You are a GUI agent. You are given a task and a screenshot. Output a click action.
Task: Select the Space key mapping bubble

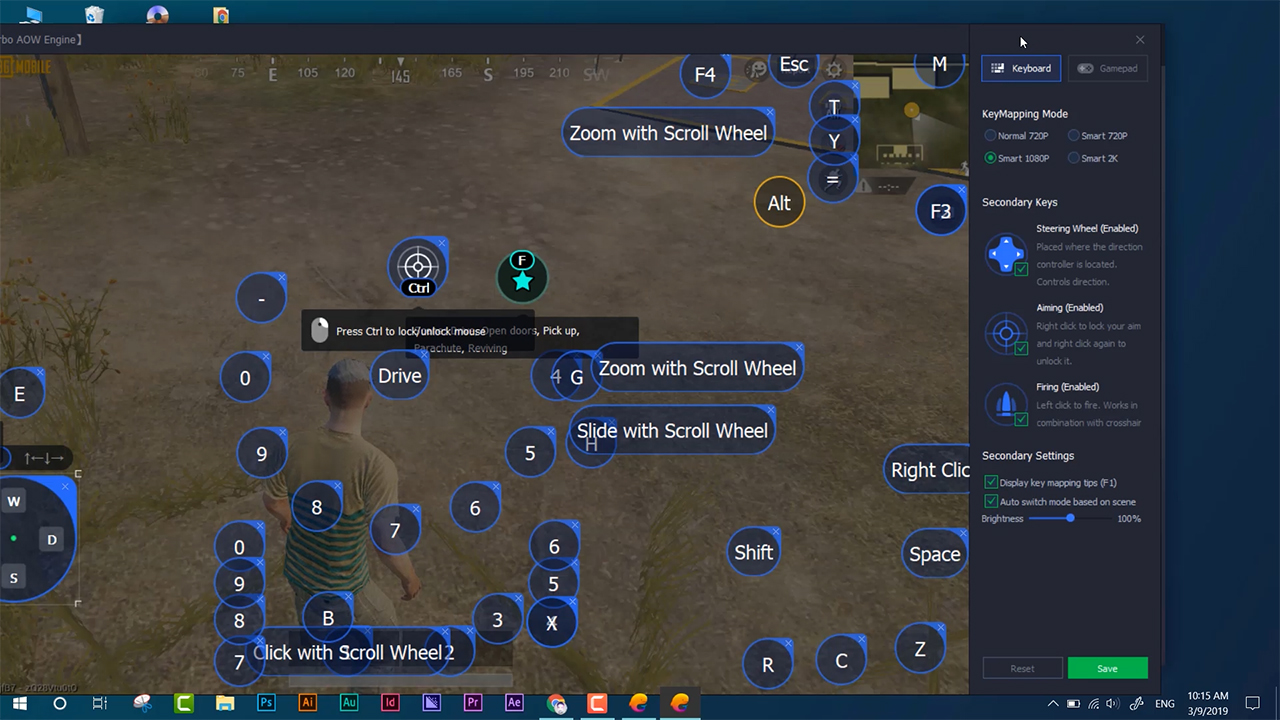(934, 555)
